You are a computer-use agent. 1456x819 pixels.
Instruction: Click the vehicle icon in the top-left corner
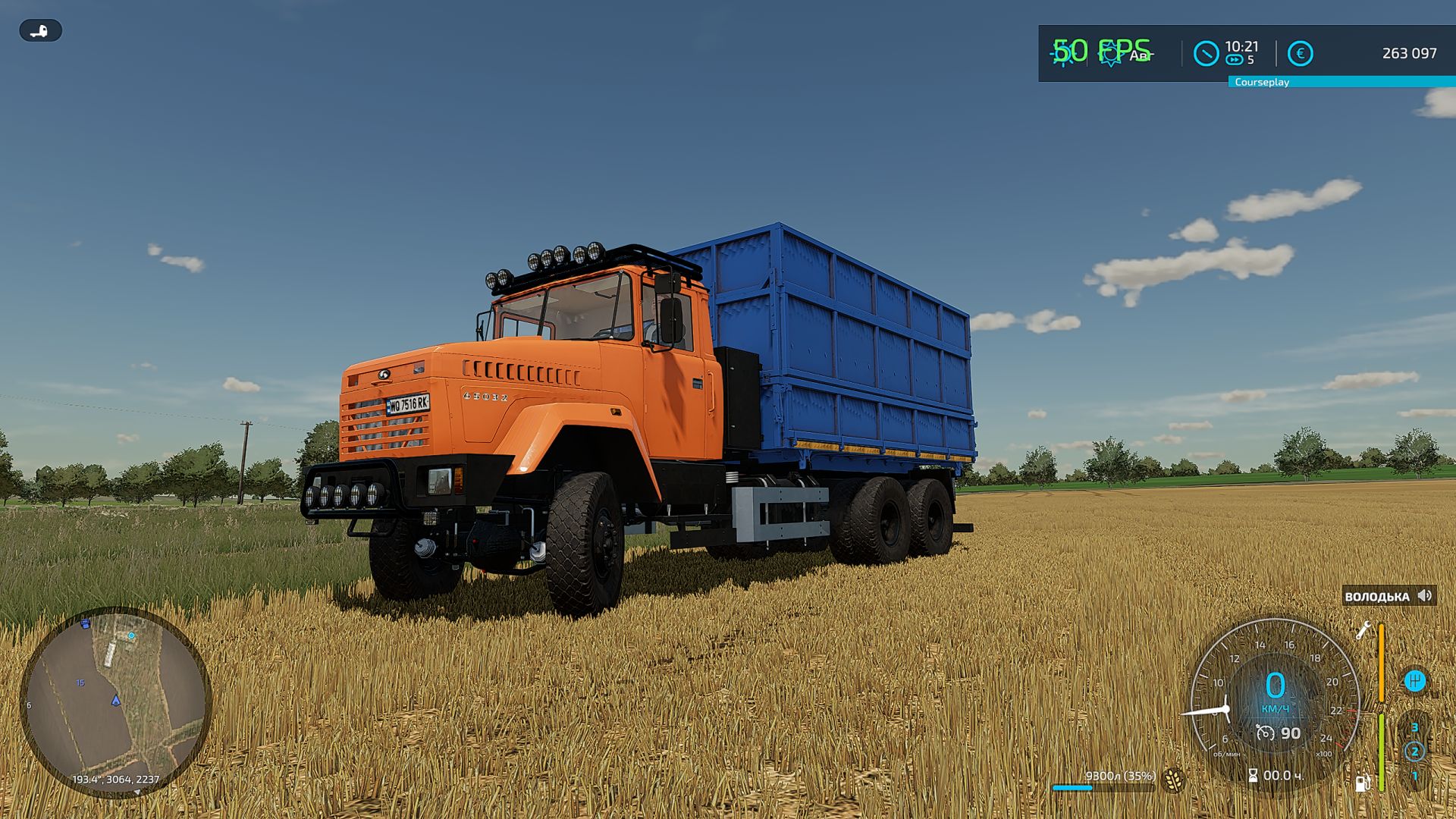pyautogui.click(x=40, y=31)
